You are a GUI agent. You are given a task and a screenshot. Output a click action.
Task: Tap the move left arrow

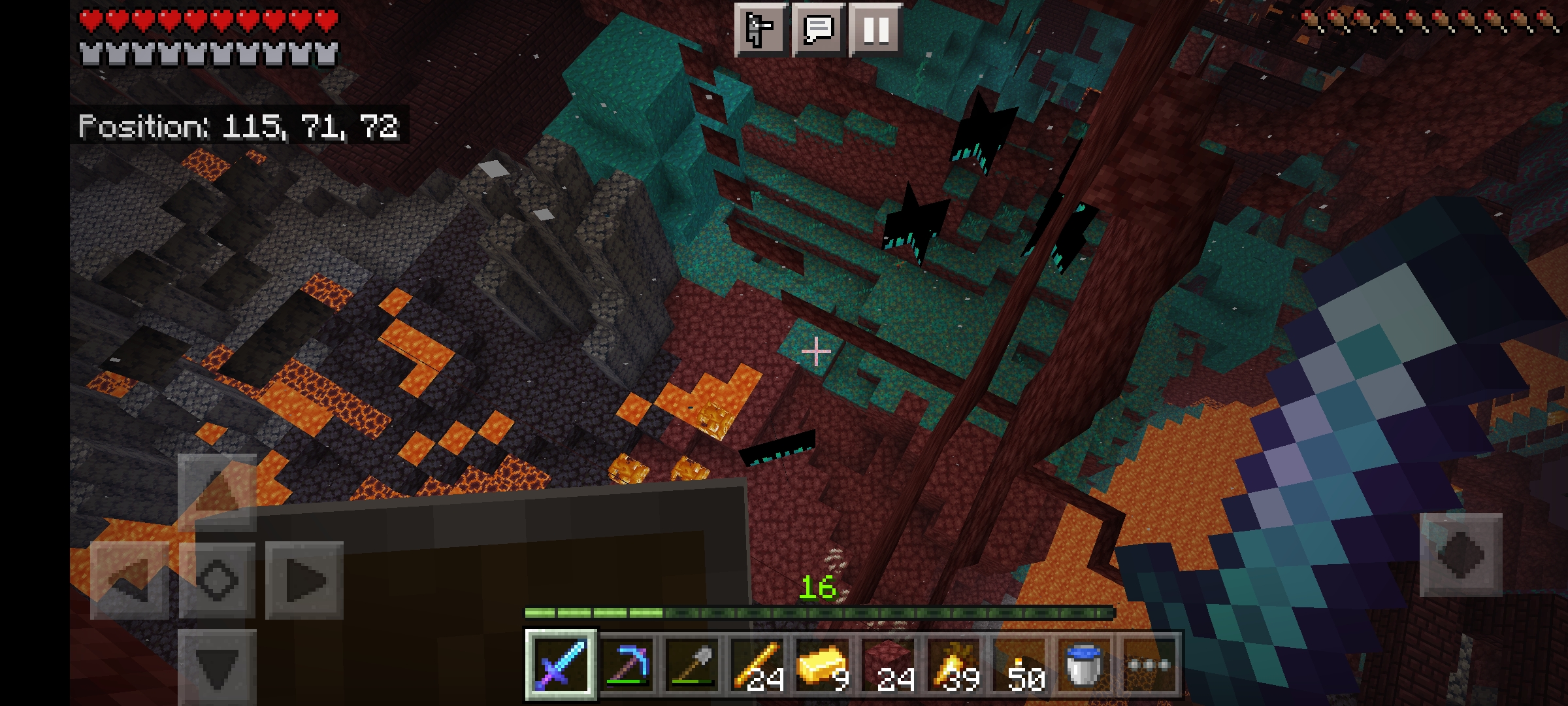pos(129,580)
